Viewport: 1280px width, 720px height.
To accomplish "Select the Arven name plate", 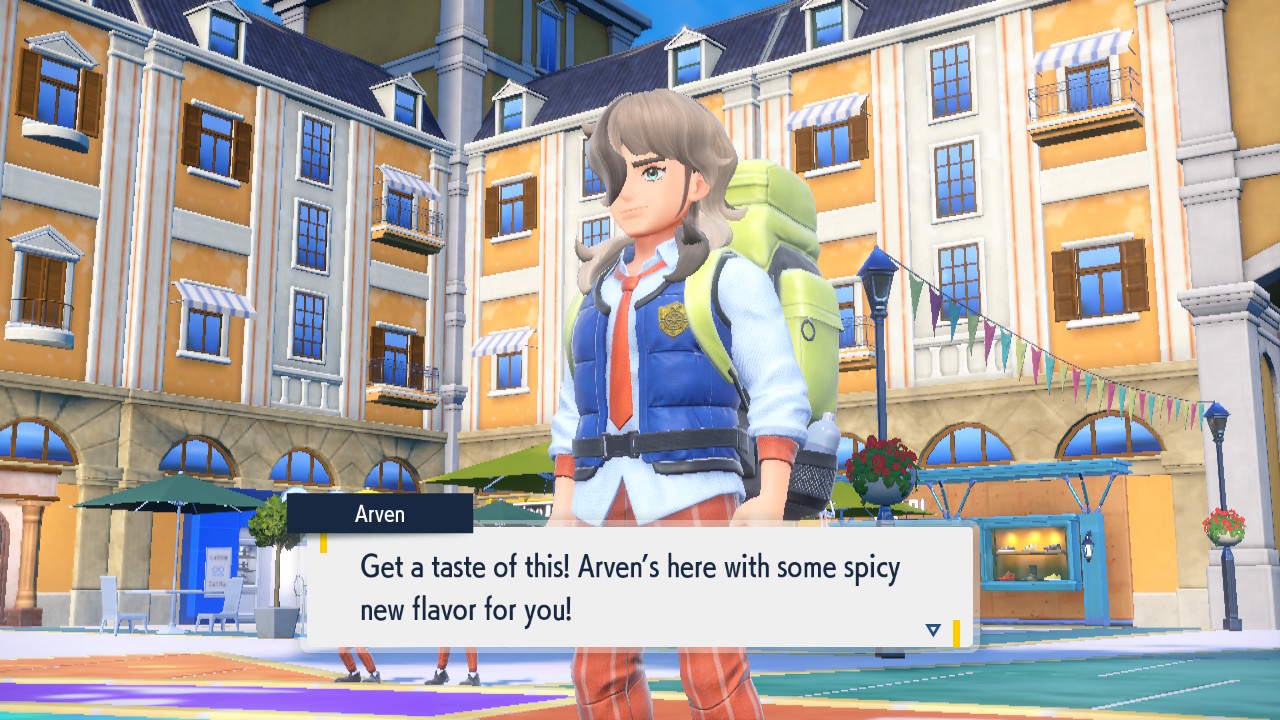I will tap(378, 514).
